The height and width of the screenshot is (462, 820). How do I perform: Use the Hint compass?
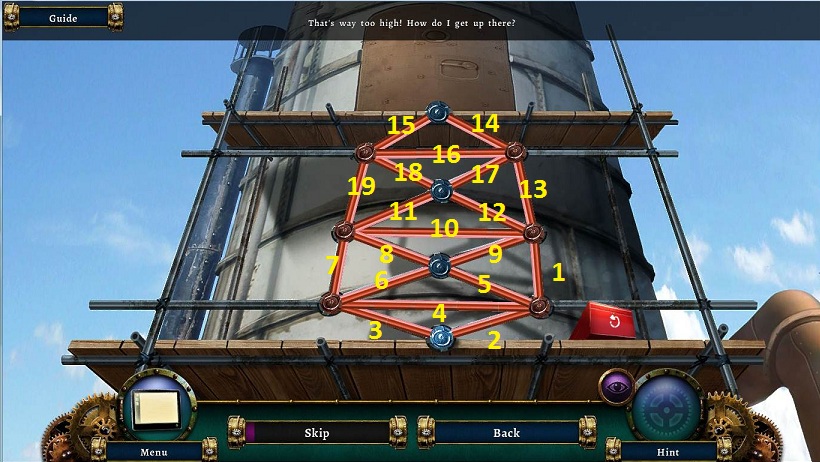click(668, 408)
